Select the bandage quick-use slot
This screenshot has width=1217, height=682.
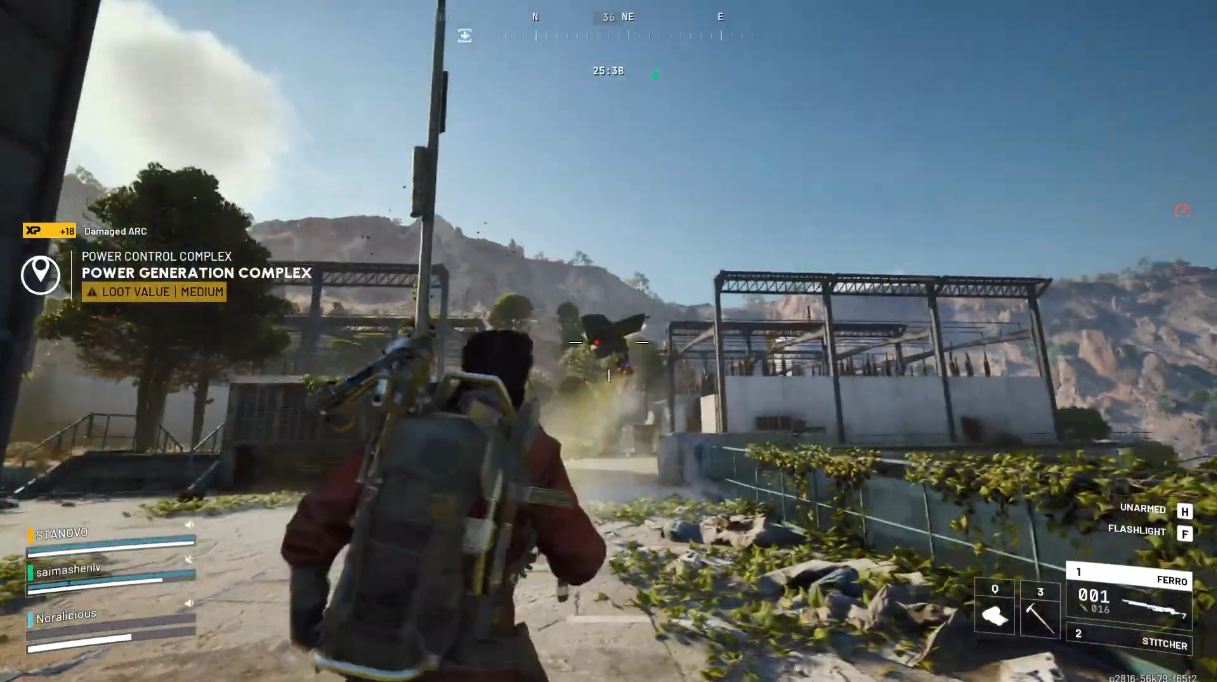[994, 608]
